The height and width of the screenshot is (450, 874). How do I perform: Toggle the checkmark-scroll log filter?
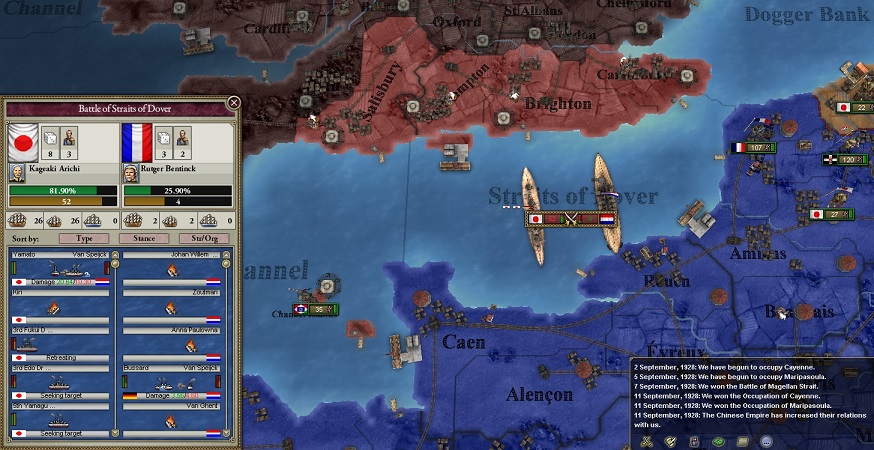[x=670, y=441]
